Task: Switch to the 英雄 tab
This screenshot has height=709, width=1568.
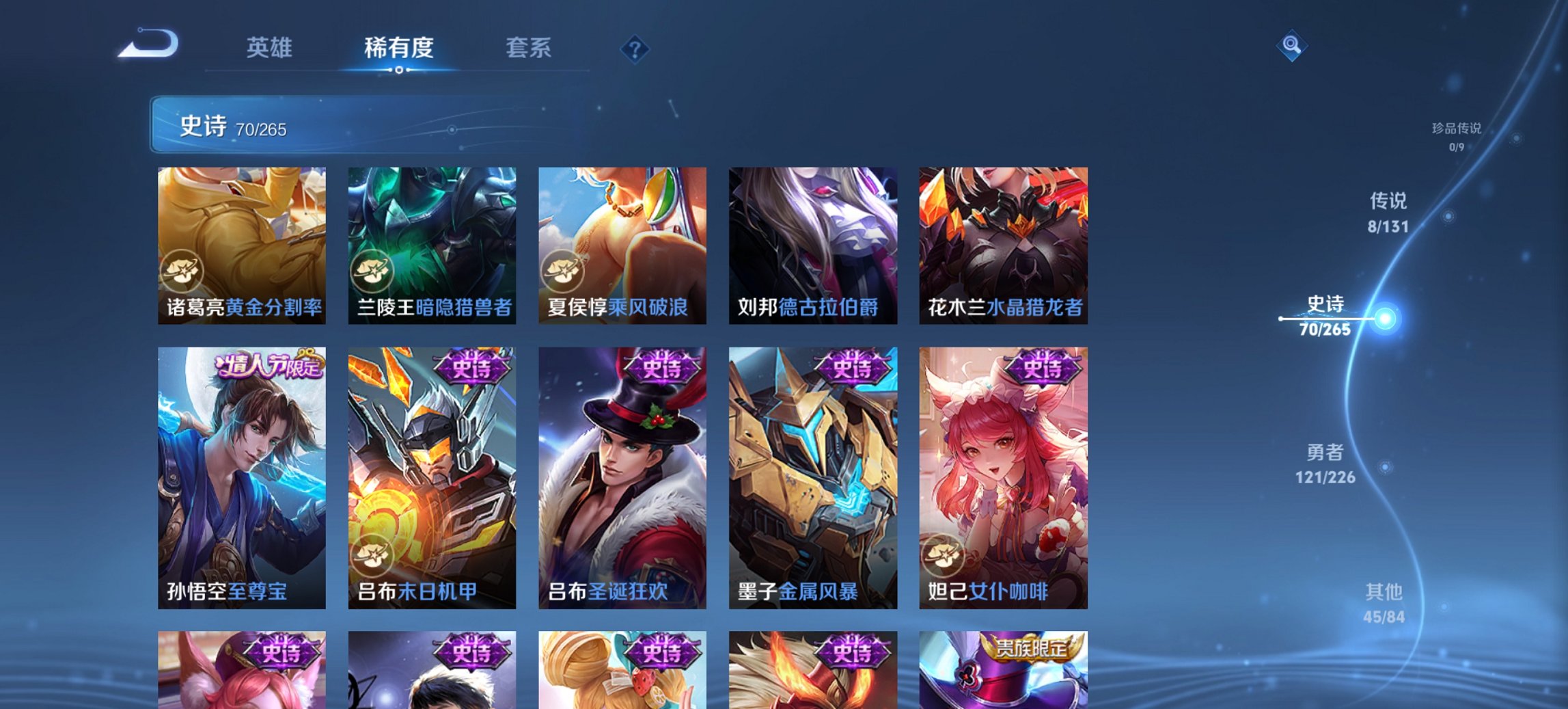Action: pos(271,49)
